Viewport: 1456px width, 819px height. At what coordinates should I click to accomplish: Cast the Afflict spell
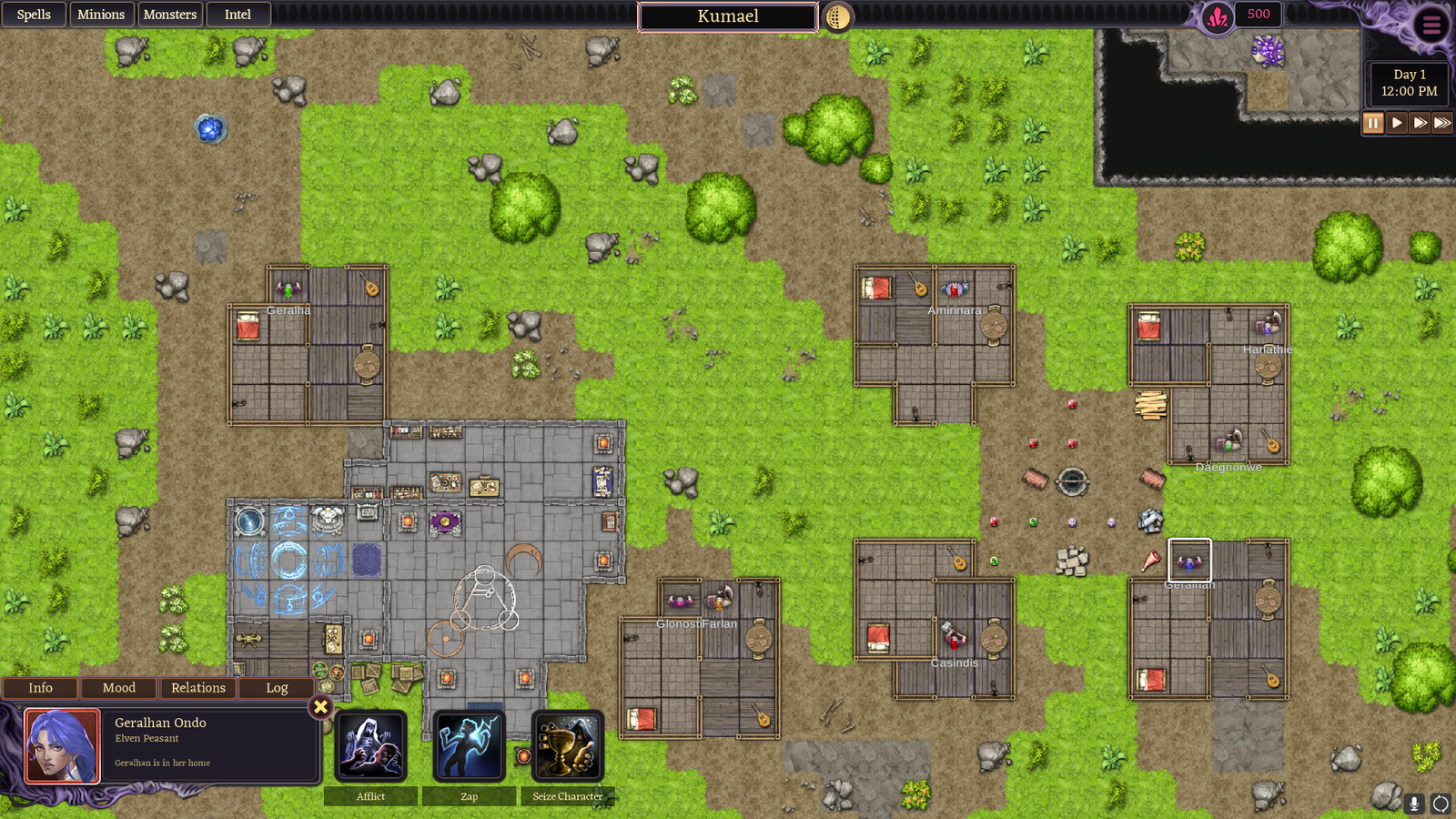click(x=370, y=747)
